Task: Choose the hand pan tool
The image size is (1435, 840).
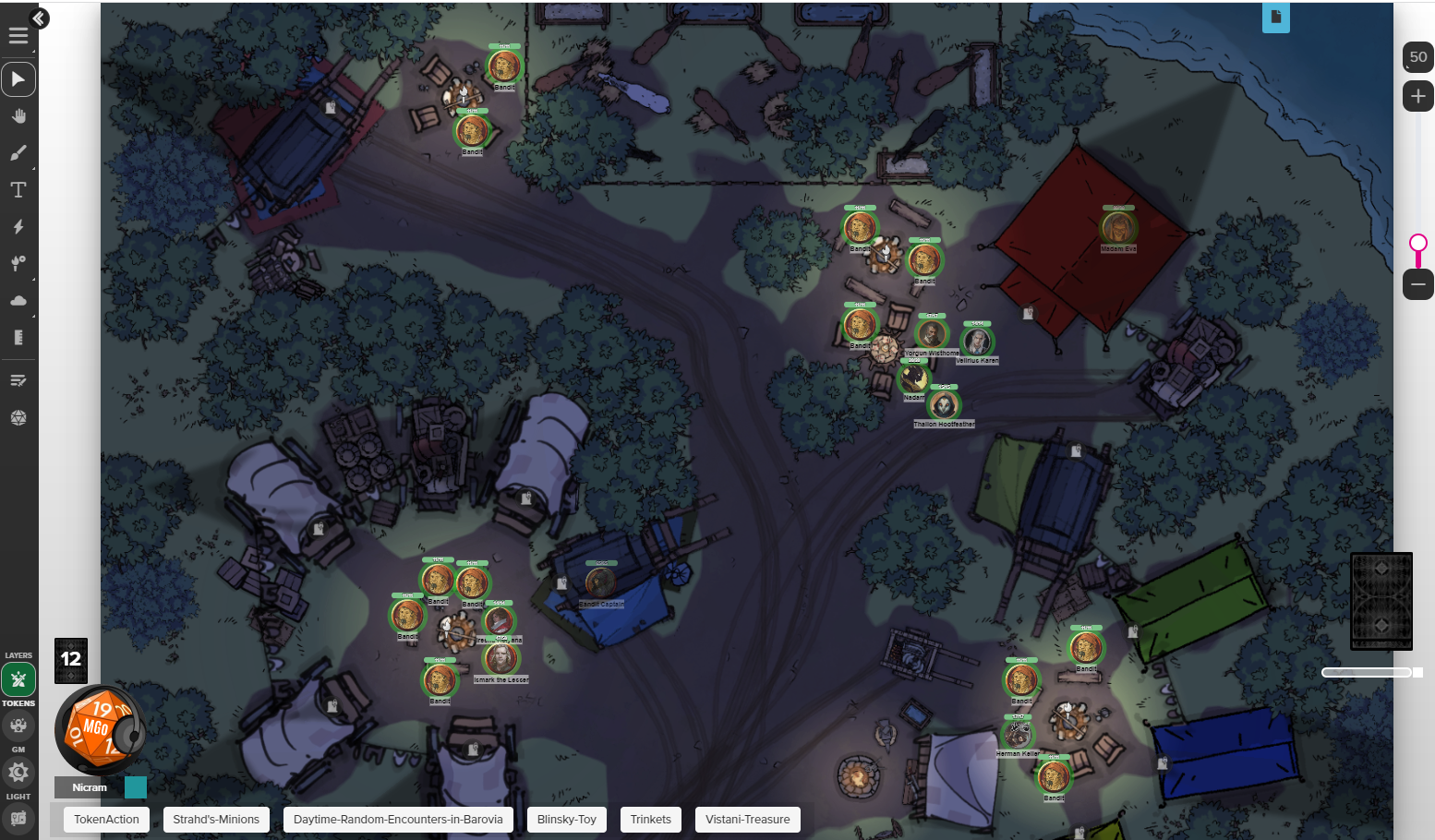Action: point(18,116)
